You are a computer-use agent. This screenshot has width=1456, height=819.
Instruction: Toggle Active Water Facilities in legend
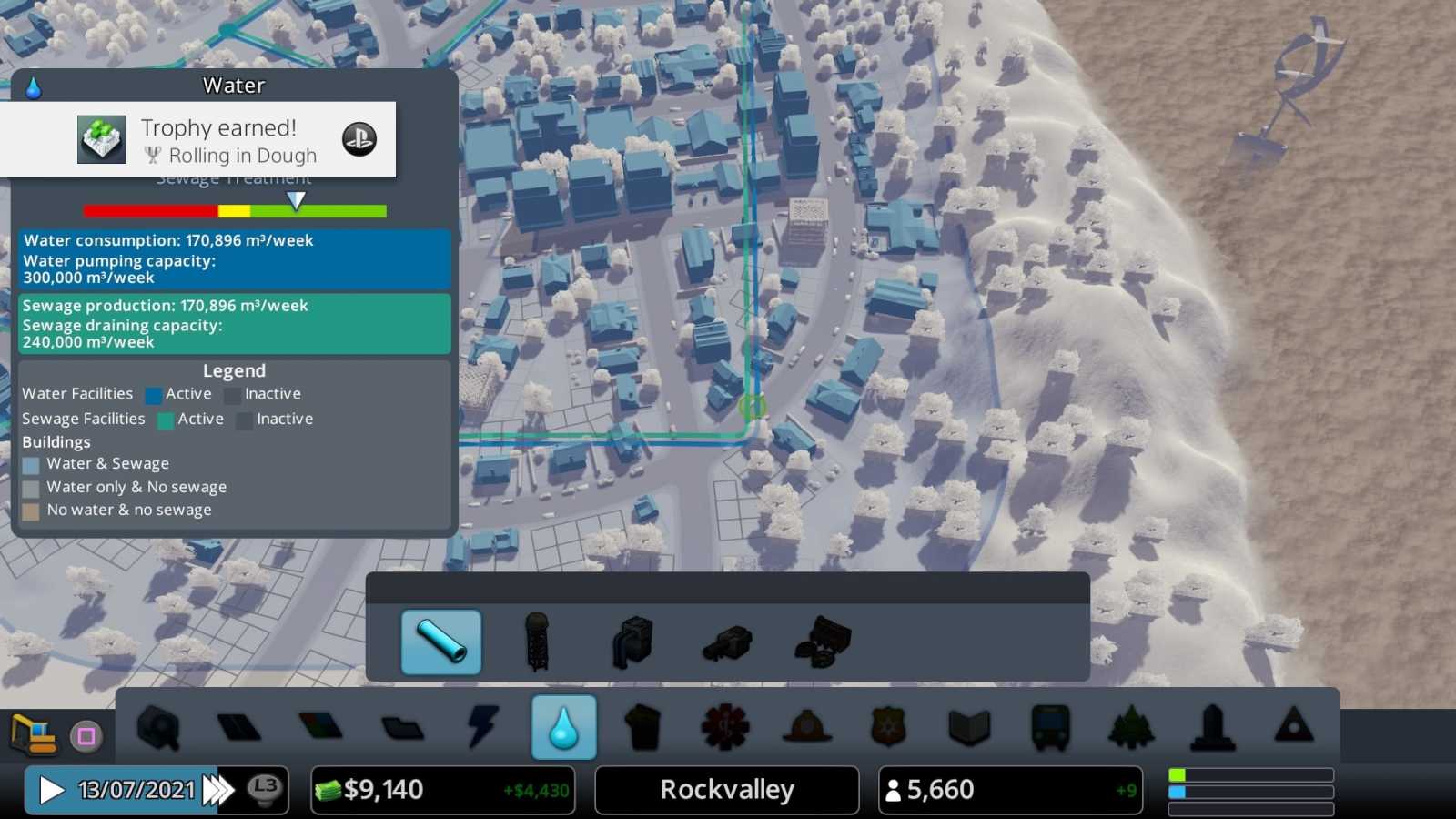(154, 394)
